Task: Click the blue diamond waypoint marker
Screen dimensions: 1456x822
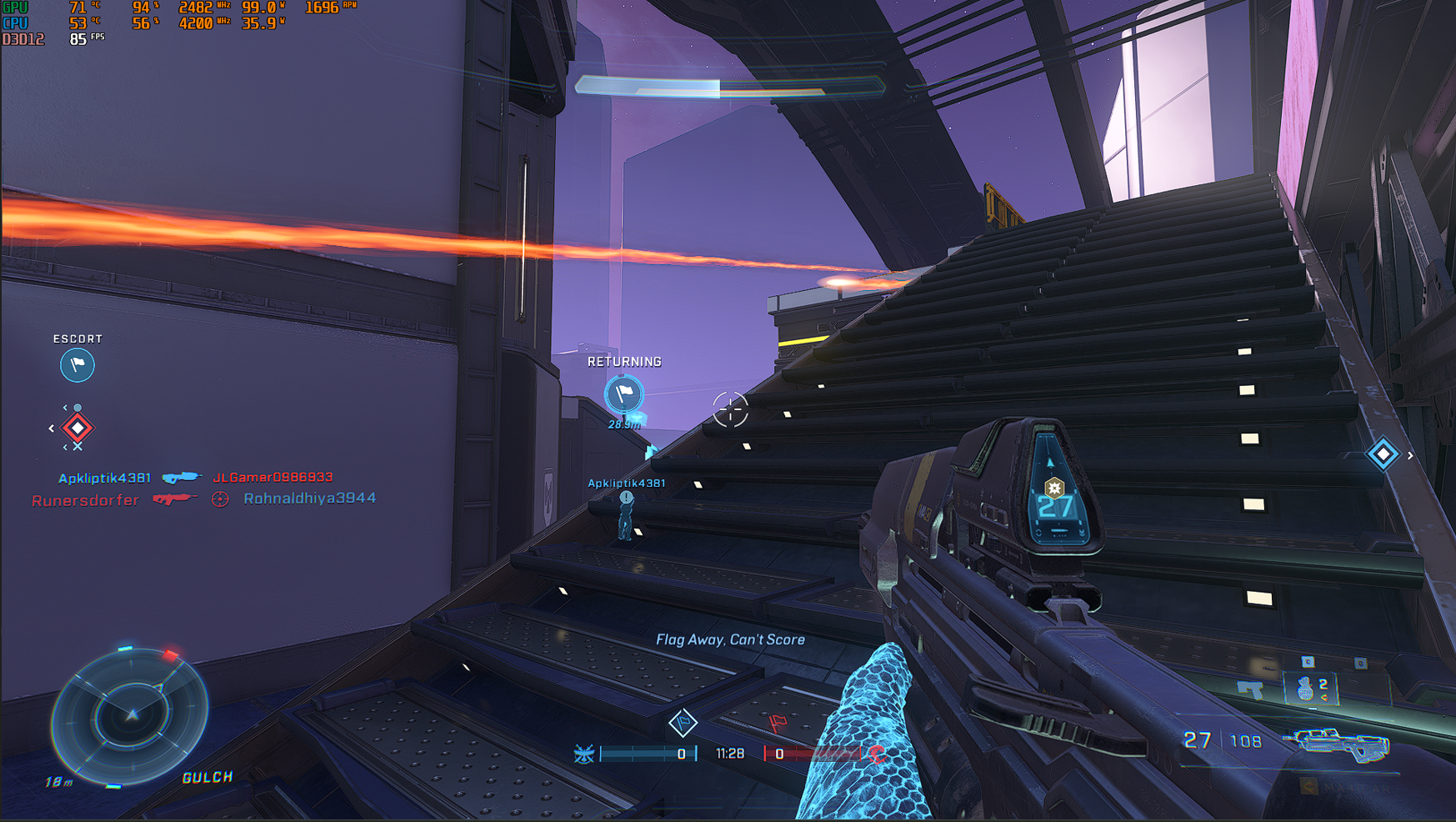Action: pyautogui.click(x=1383, y=454)
